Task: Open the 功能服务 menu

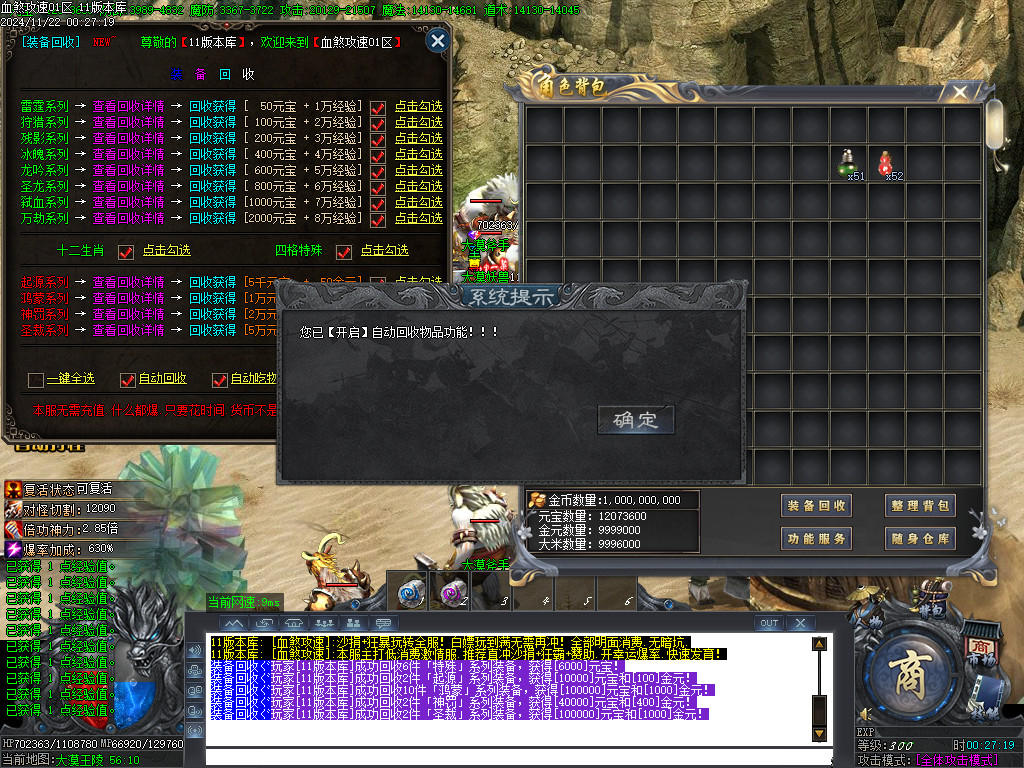Action: click(816, 539)
